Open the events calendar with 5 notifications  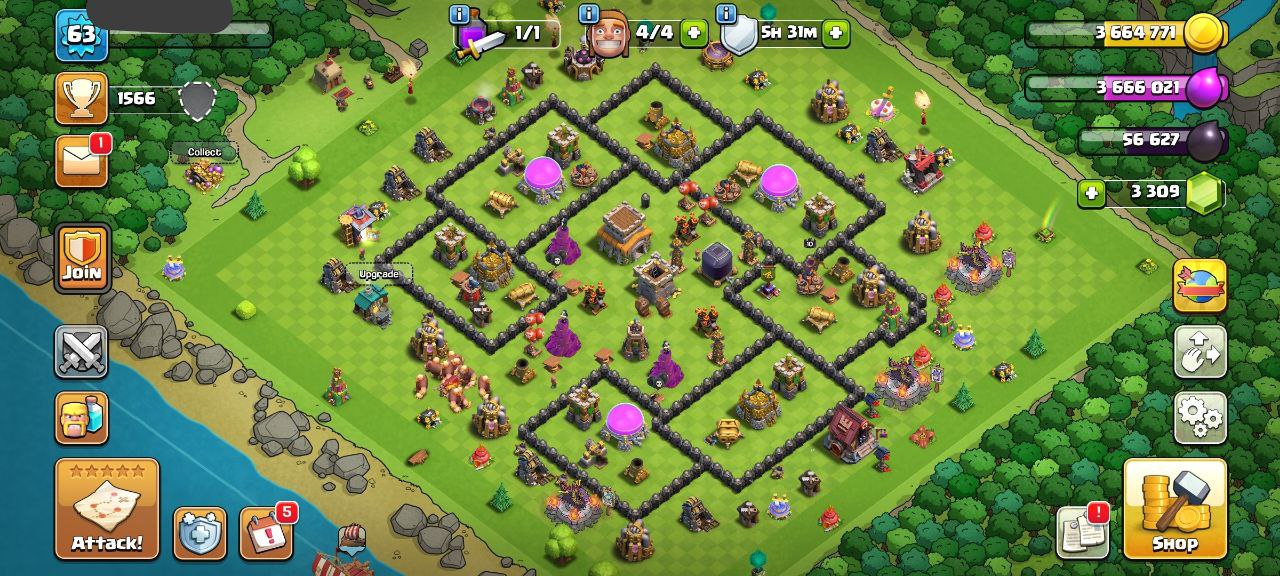(266, 534)
